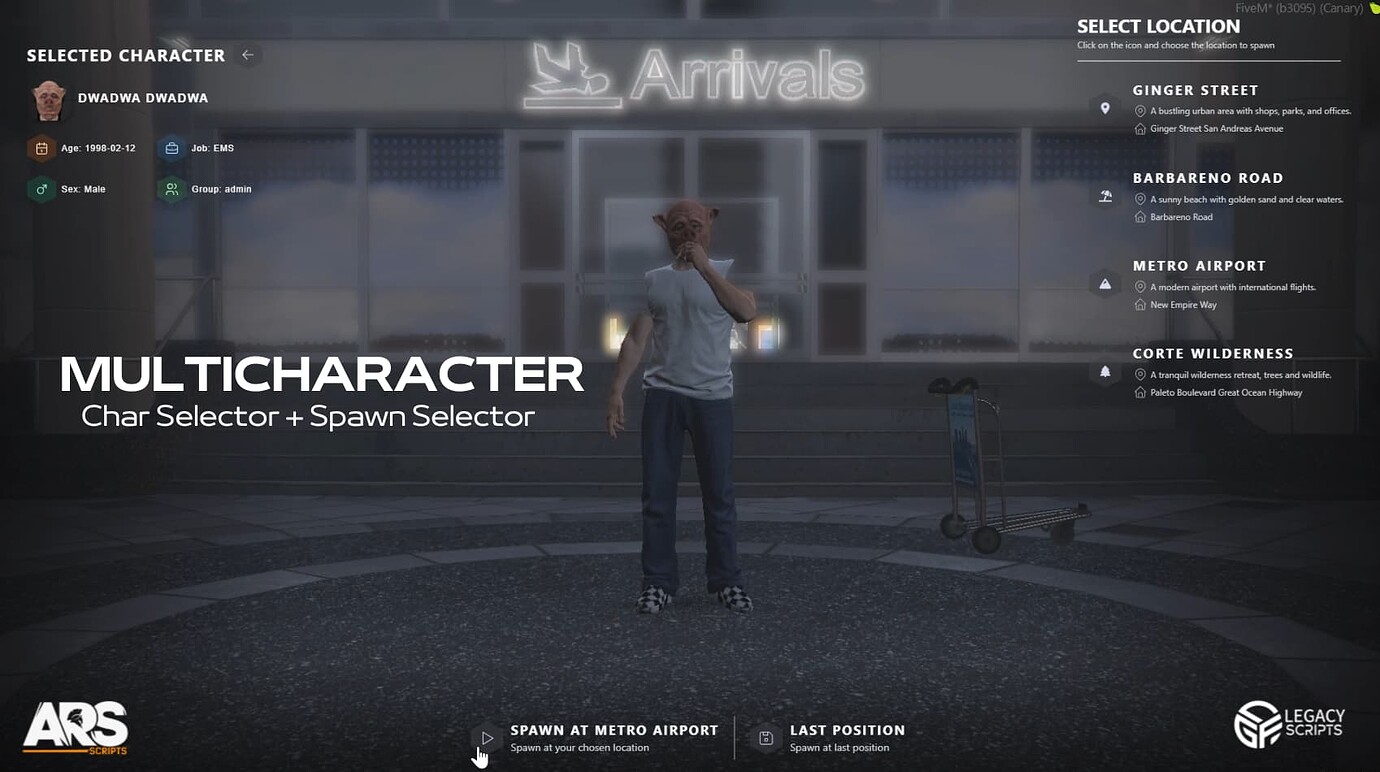The width and height of the screenshot is (1380, 772).
Task: Click the DWADWA DWADWA character portrait
Action: click(x=48, y=100)
